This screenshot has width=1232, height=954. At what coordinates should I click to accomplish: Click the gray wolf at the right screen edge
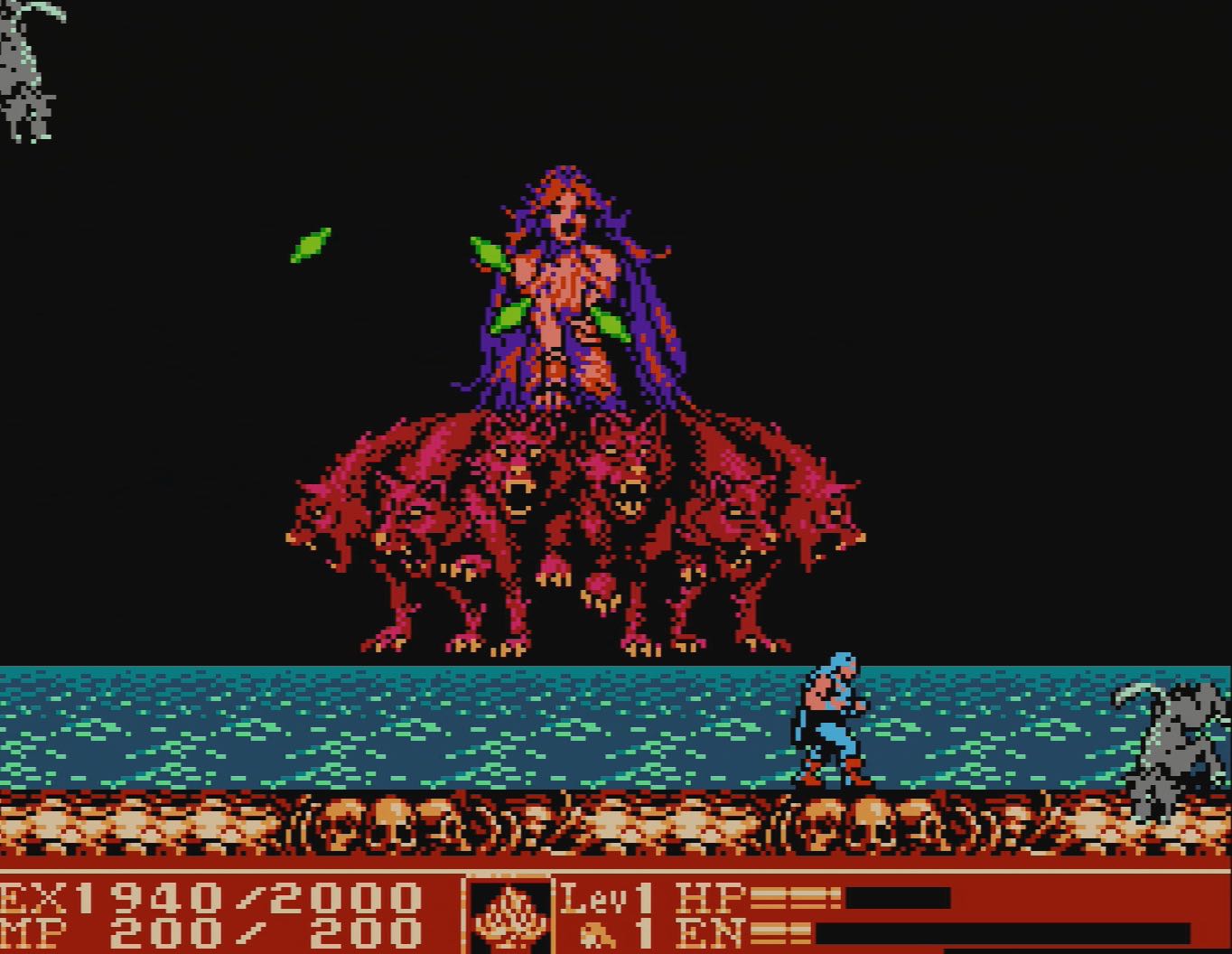1174,741
